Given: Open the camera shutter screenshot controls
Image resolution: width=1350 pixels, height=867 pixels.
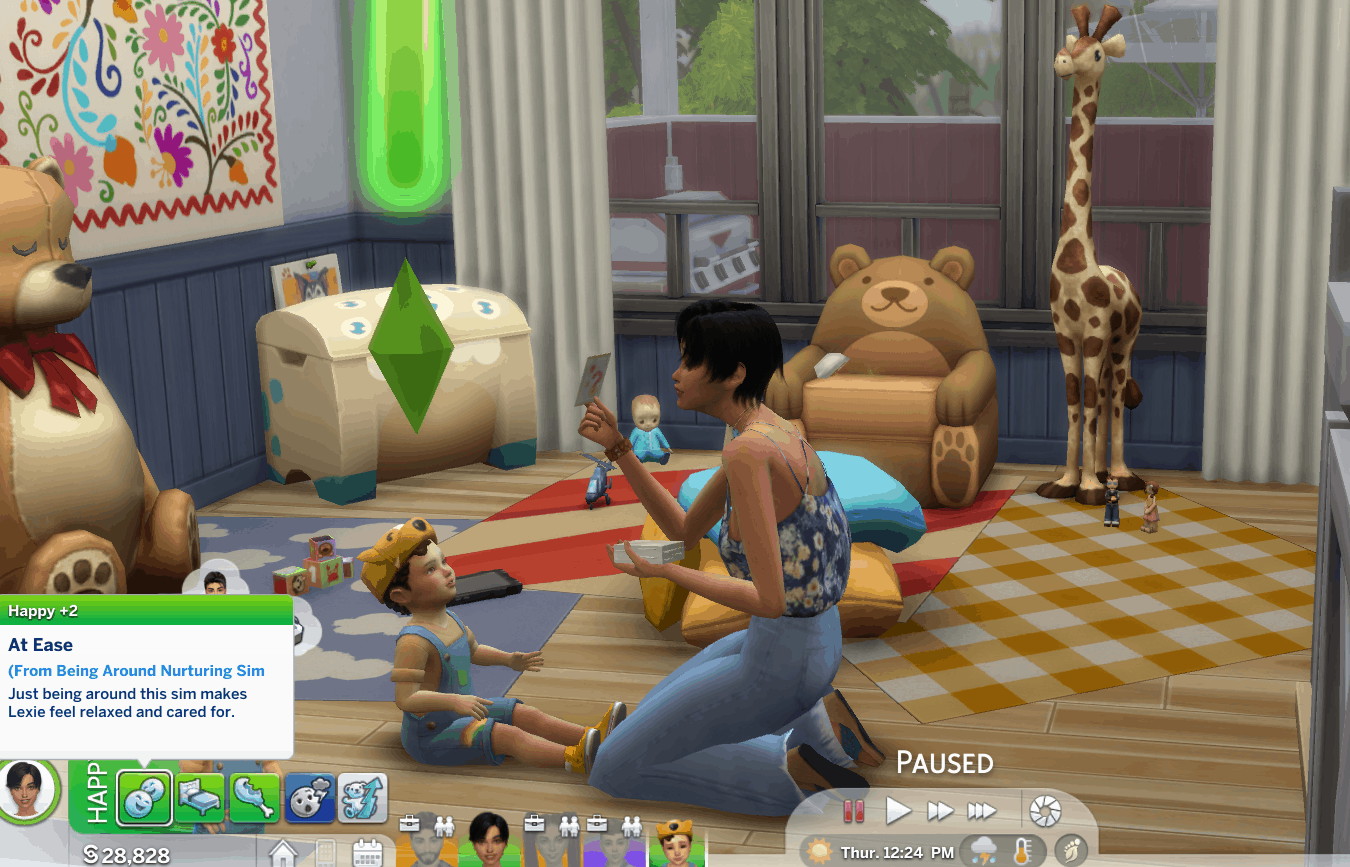Looking at the screenshot, I should click(1045, 811).
